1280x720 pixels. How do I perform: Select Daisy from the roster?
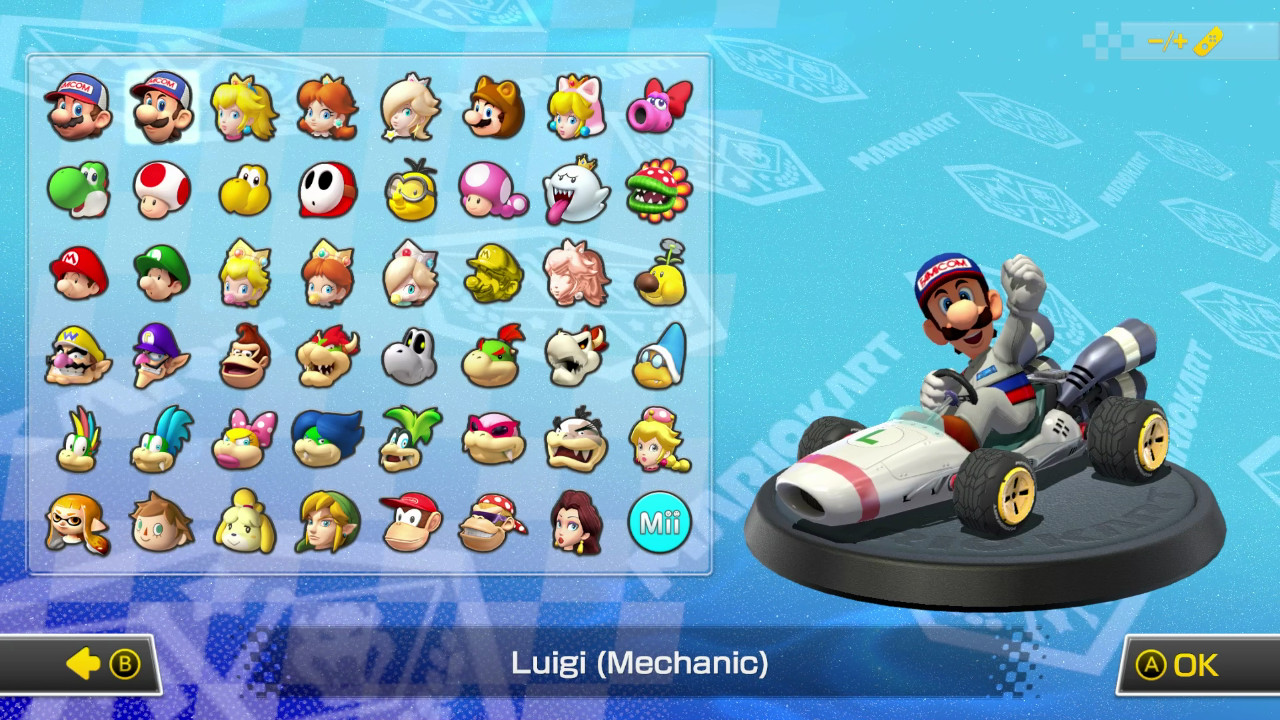(328, 107)
